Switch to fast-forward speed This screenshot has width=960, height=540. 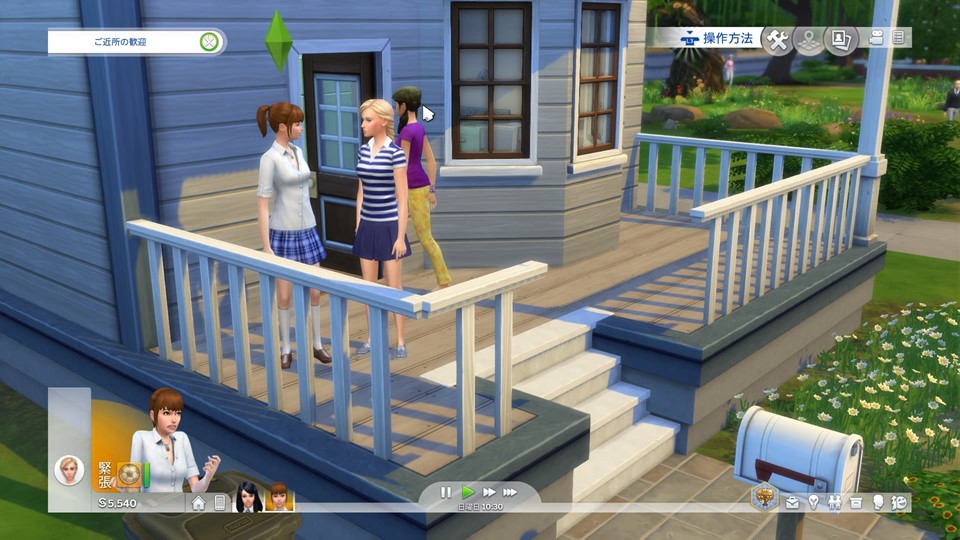point(489,492)
